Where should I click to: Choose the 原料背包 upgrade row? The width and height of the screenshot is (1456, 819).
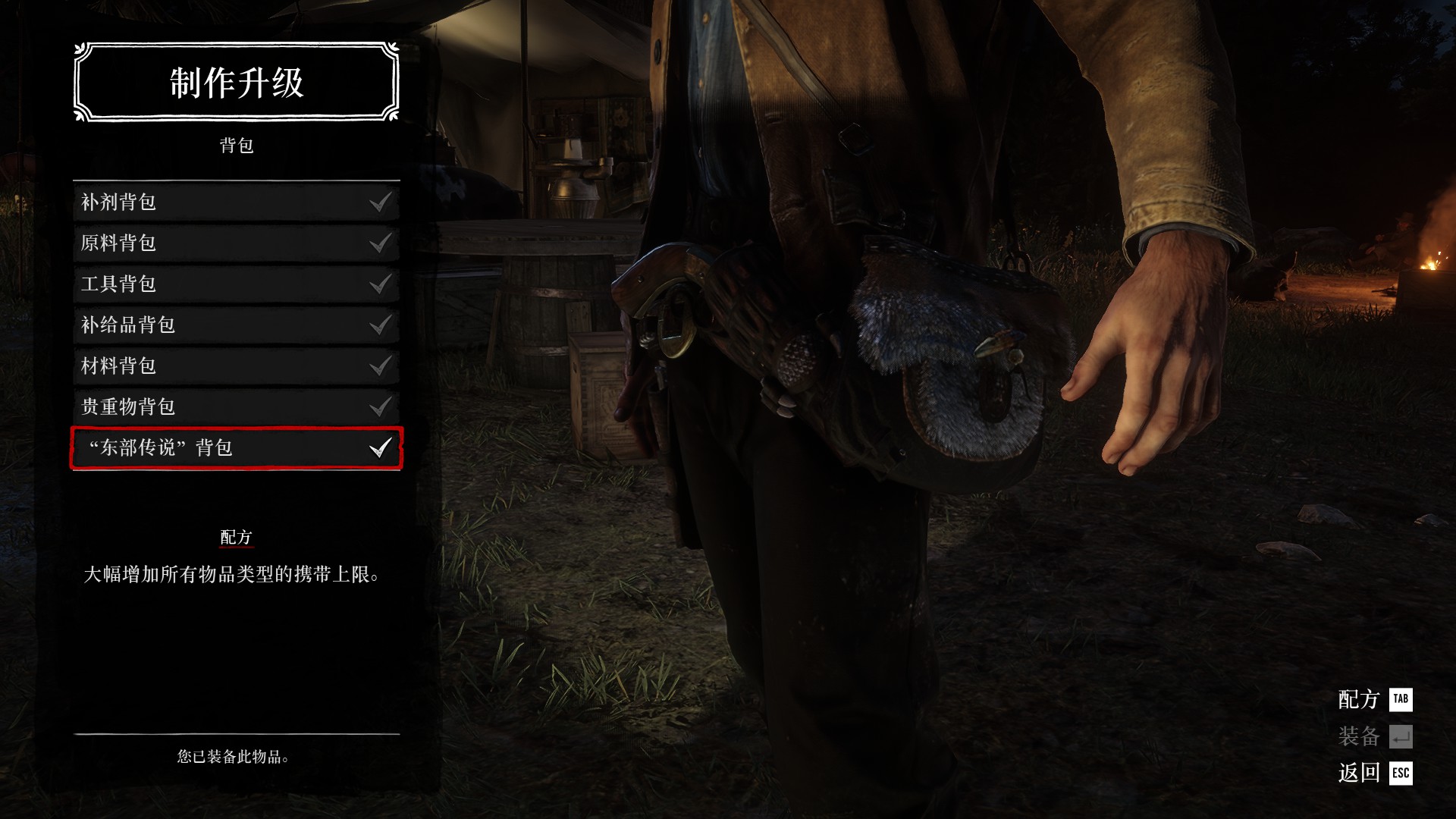click(236, 243)
